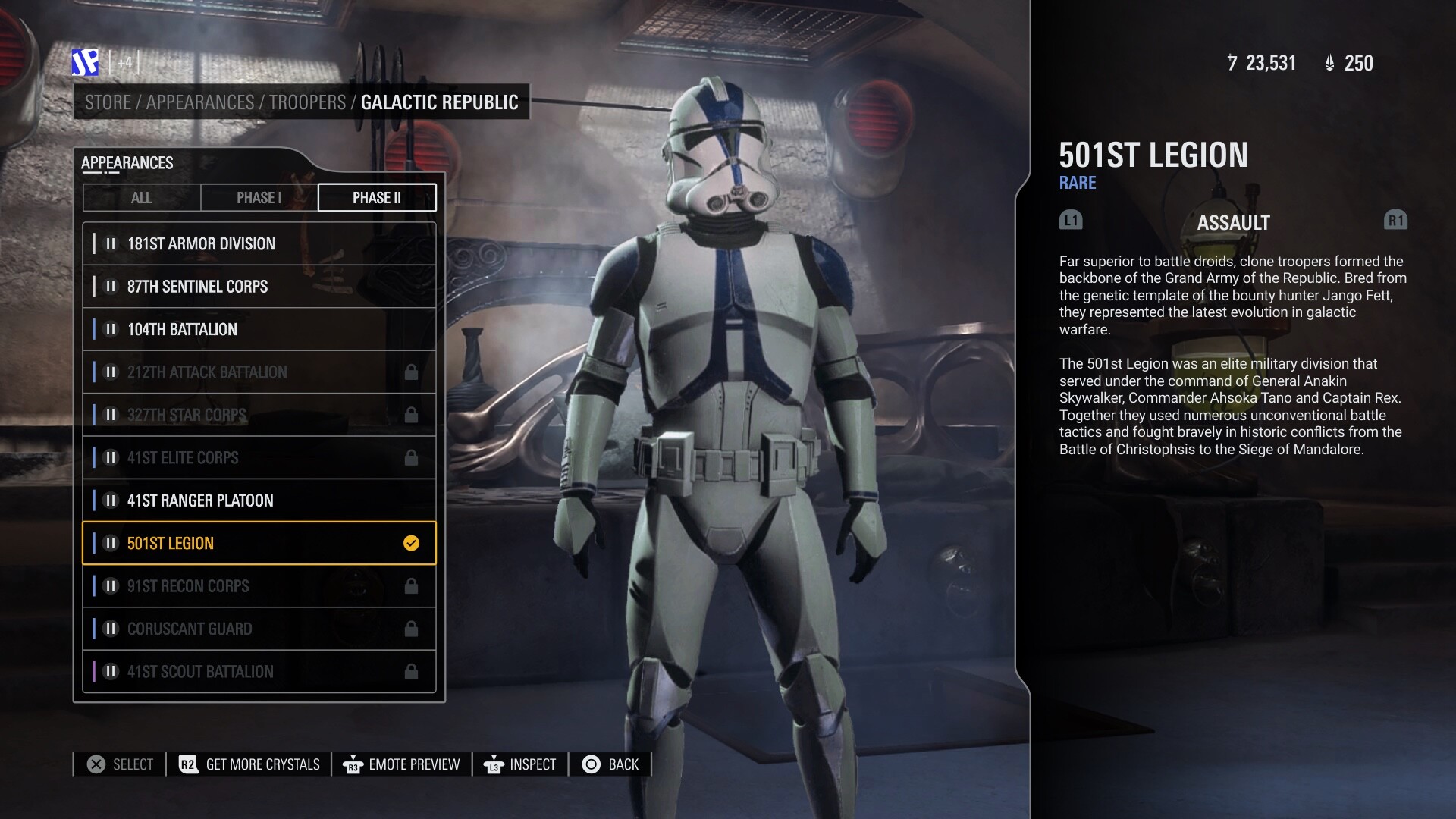
Task: Click the locked 41st Elite Corps appearance
Action: (259, 458)
